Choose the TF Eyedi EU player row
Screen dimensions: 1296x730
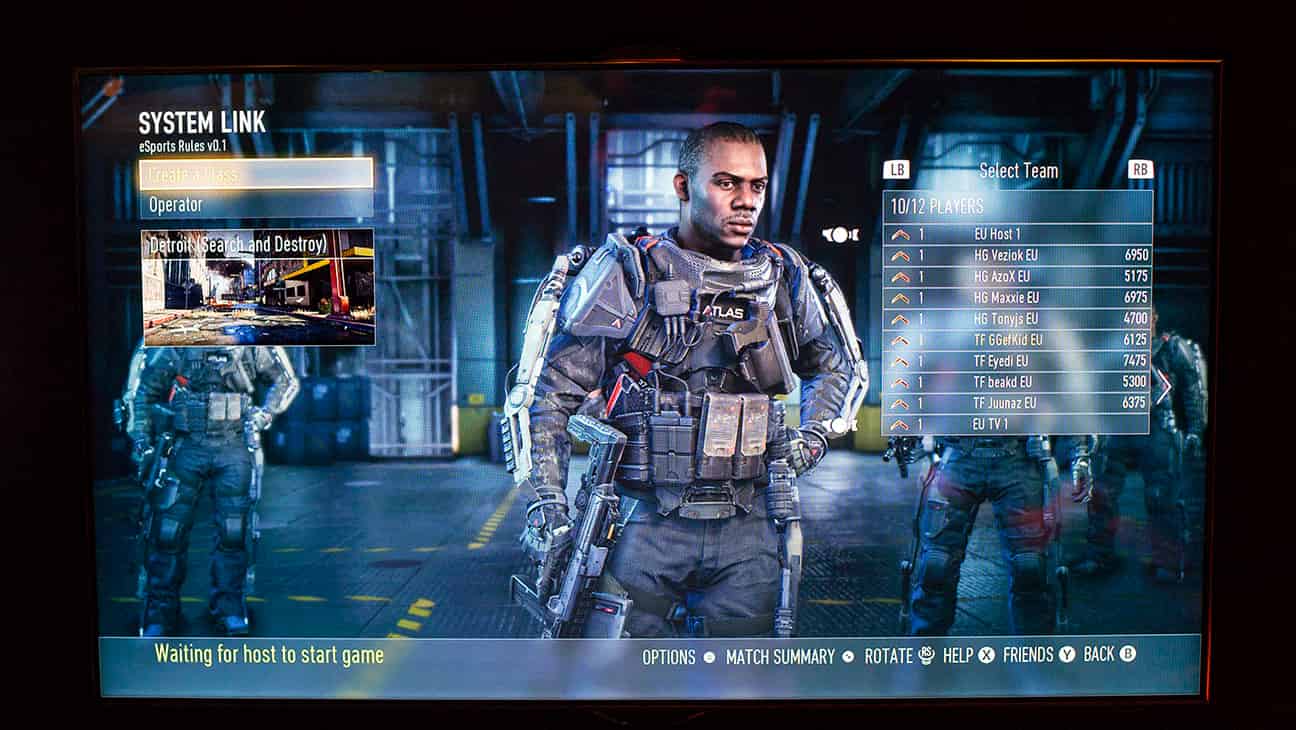click(x=1017, y=361)
